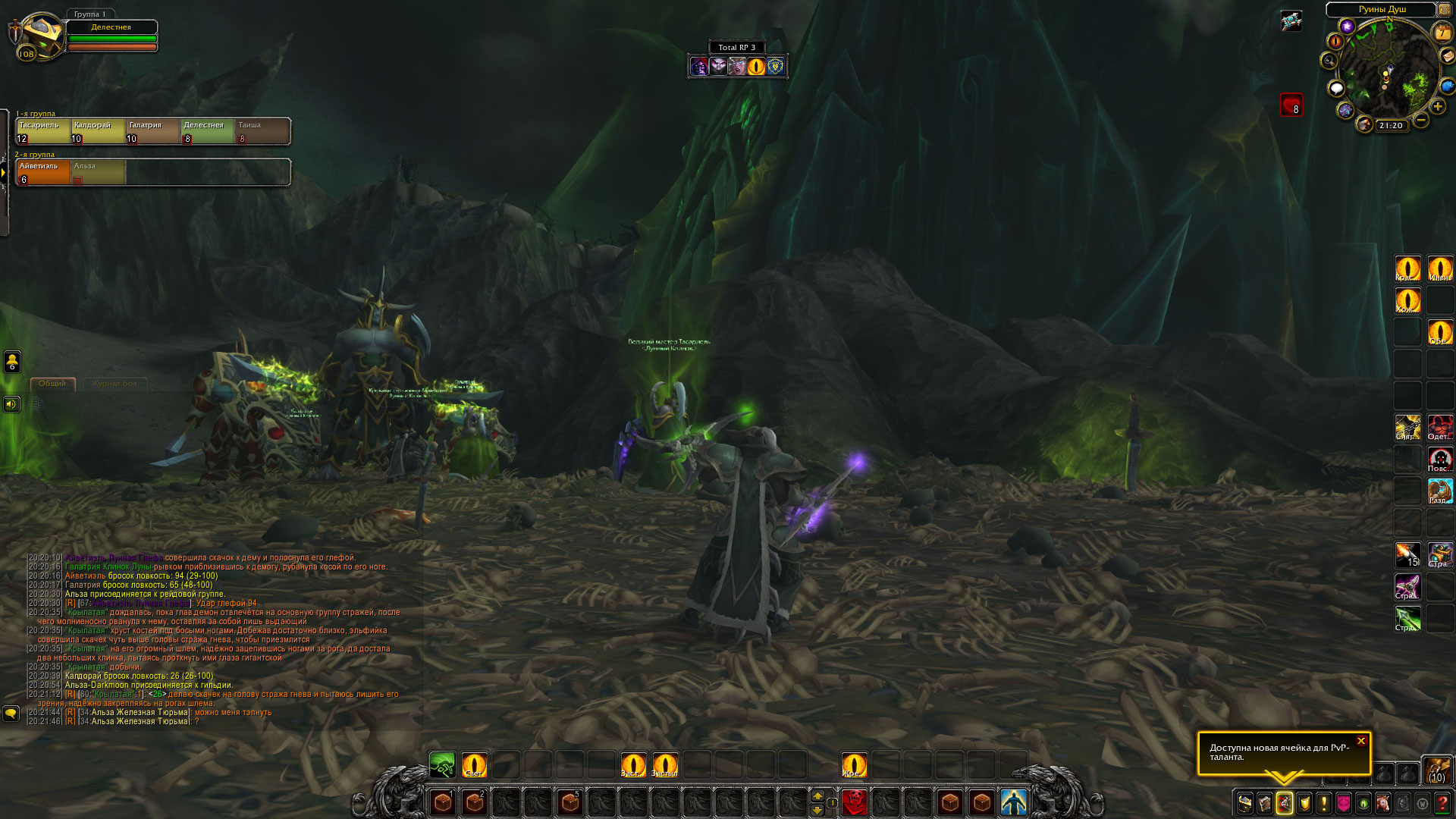The image size is (1456, 819).
Task: Activate the blue glowing figure ability
Action: click(1013, 802)
